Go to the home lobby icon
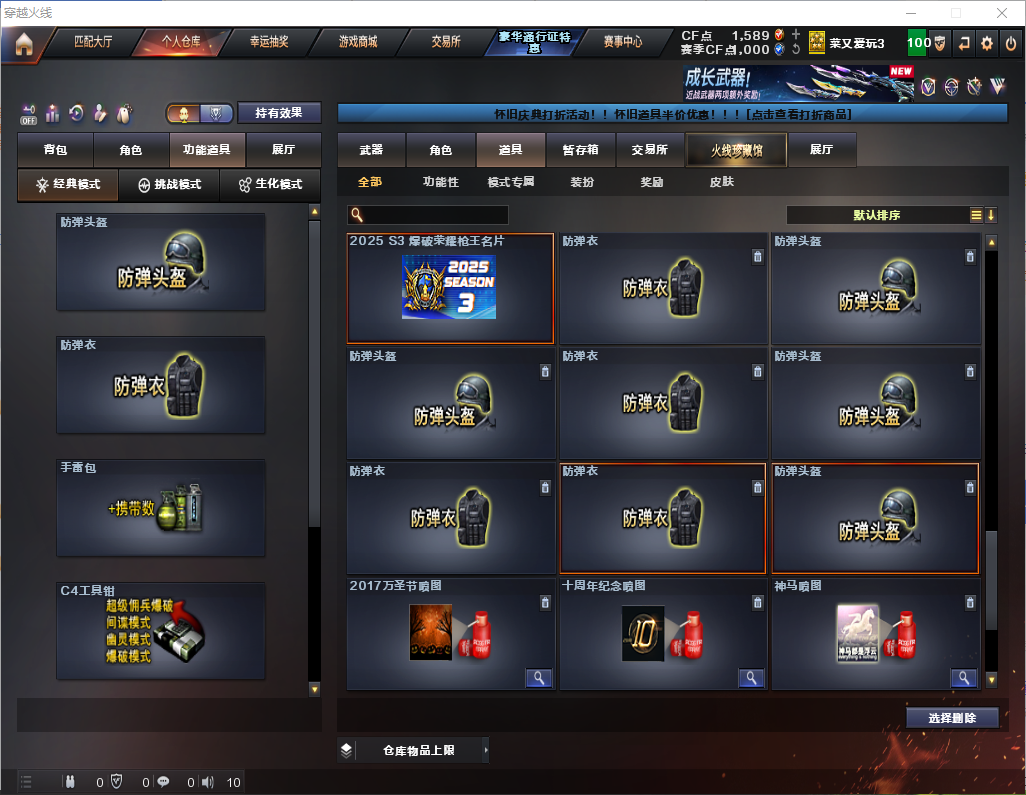The image size is (1026, 795). click(24, 44)
